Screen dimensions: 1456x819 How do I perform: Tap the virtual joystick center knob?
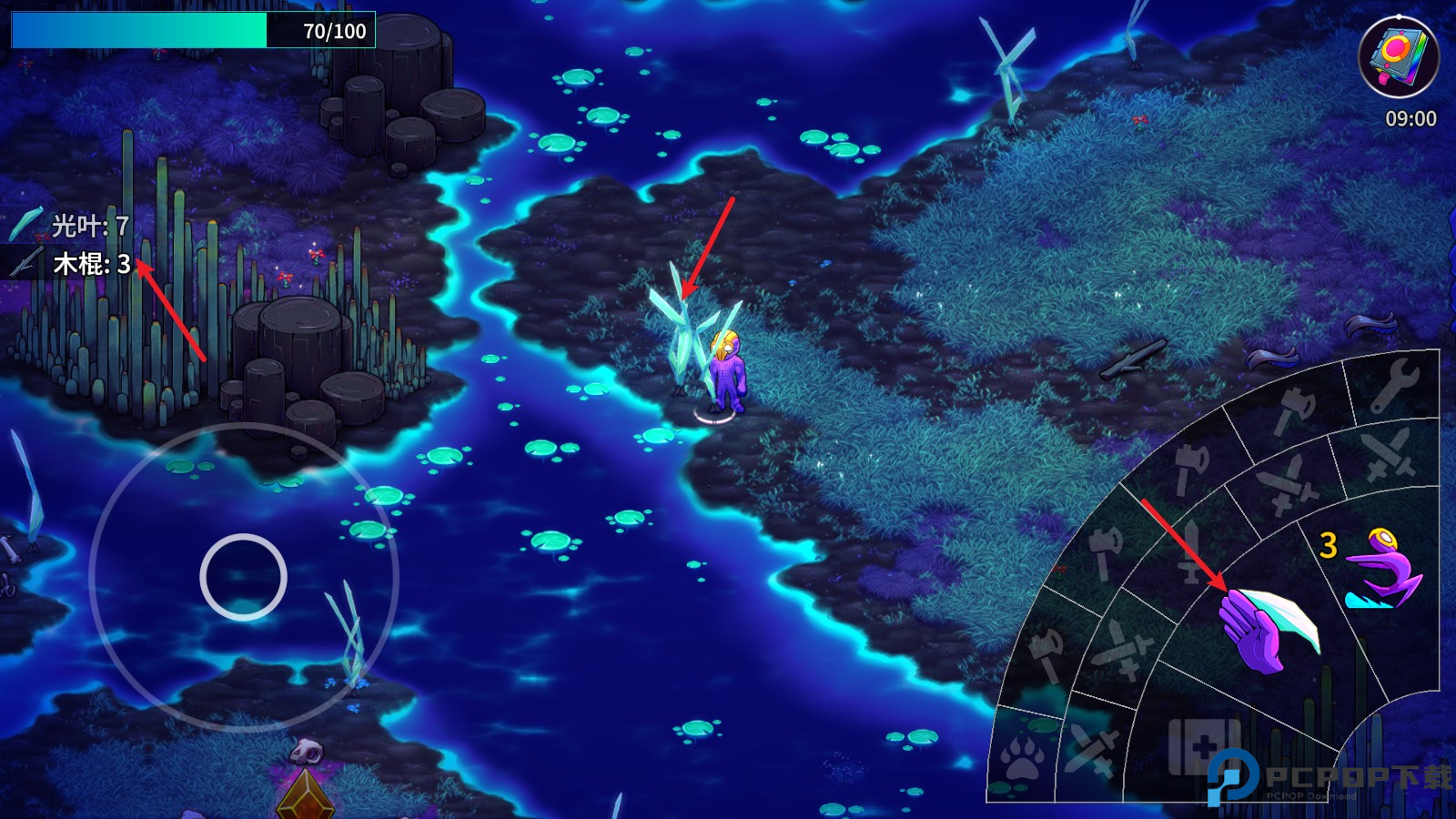point(243,577)
